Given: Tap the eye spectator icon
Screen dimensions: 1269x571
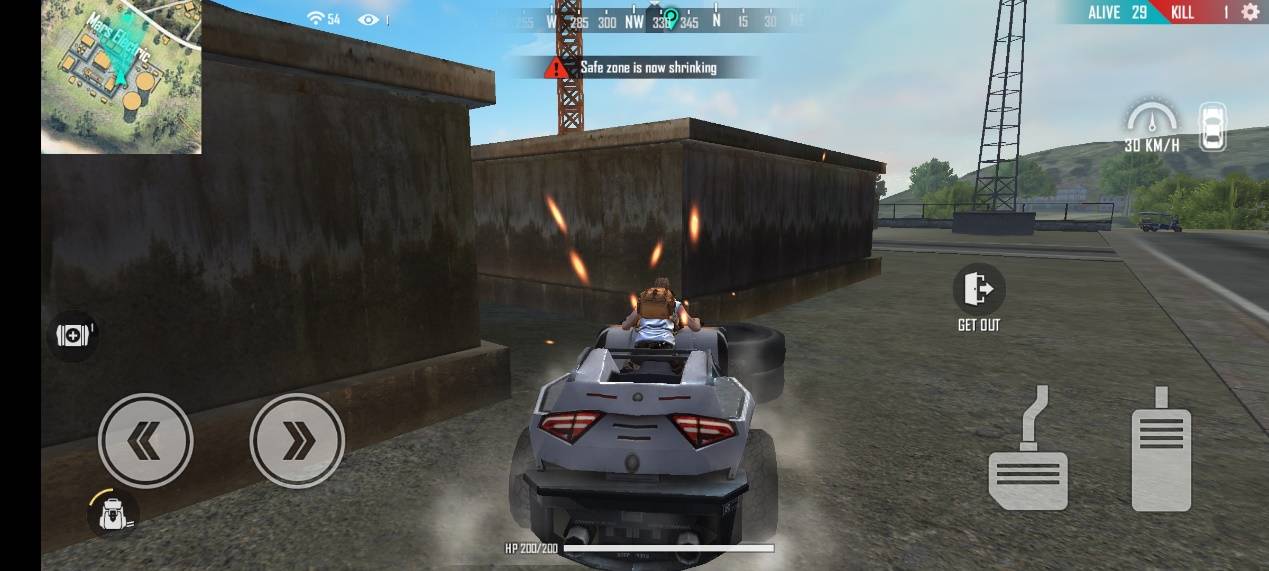Looking at the screenshot, I should [368, 19].
